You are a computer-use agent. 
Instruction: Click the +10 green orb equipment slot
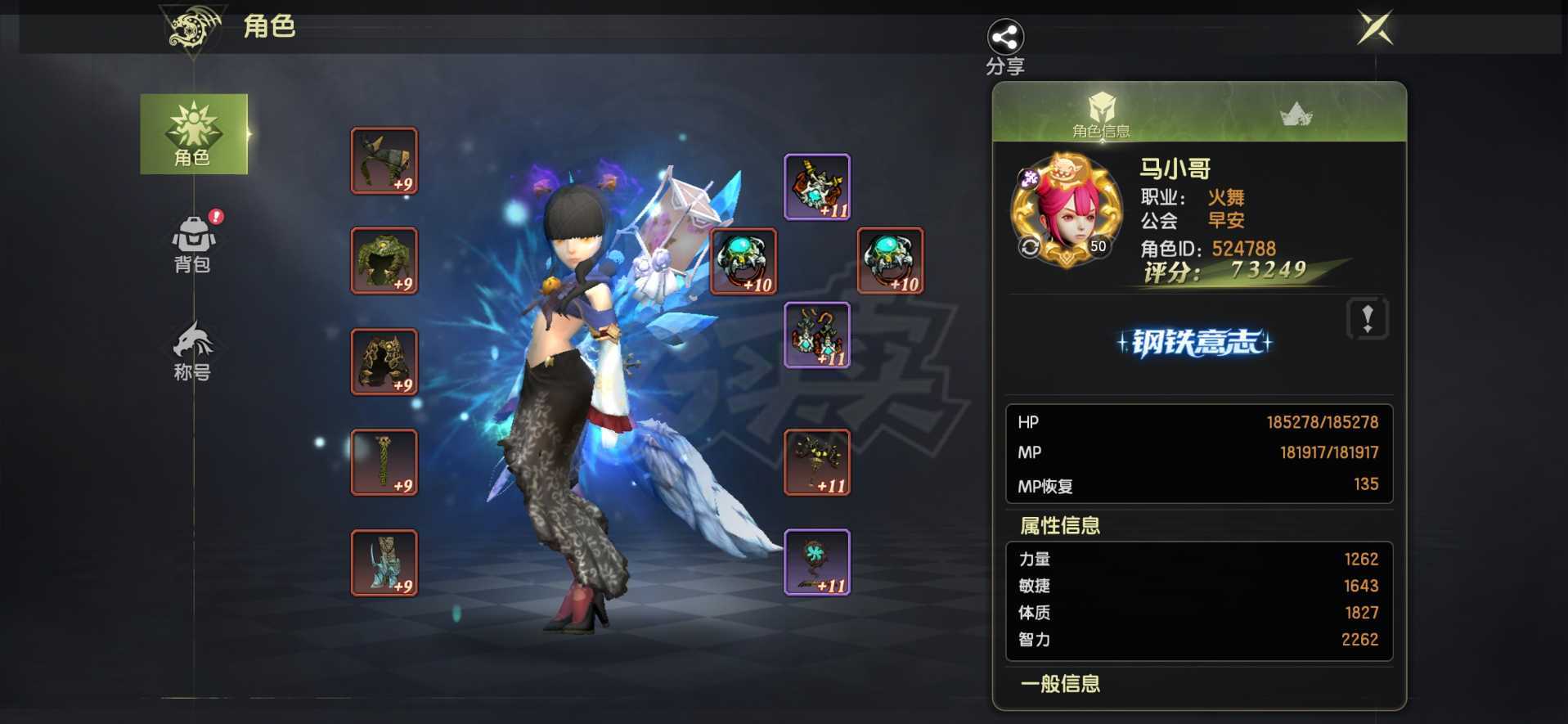pos(743,262)
